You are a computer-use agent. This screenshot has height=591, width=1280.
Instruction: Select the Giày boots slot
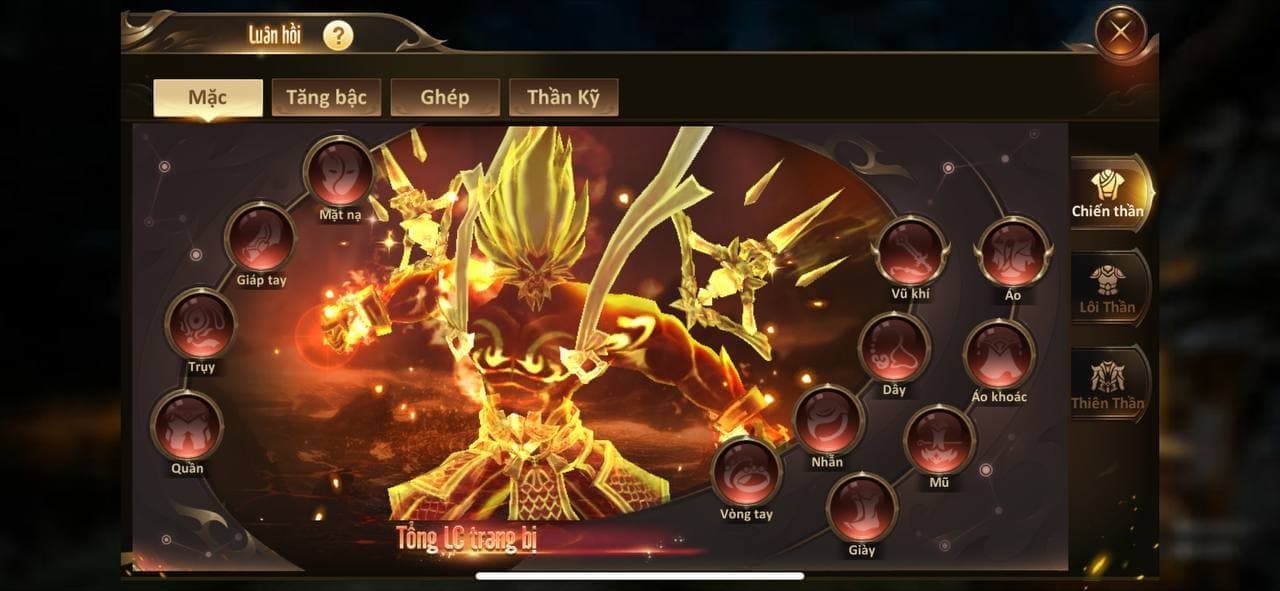coord(861,507)
